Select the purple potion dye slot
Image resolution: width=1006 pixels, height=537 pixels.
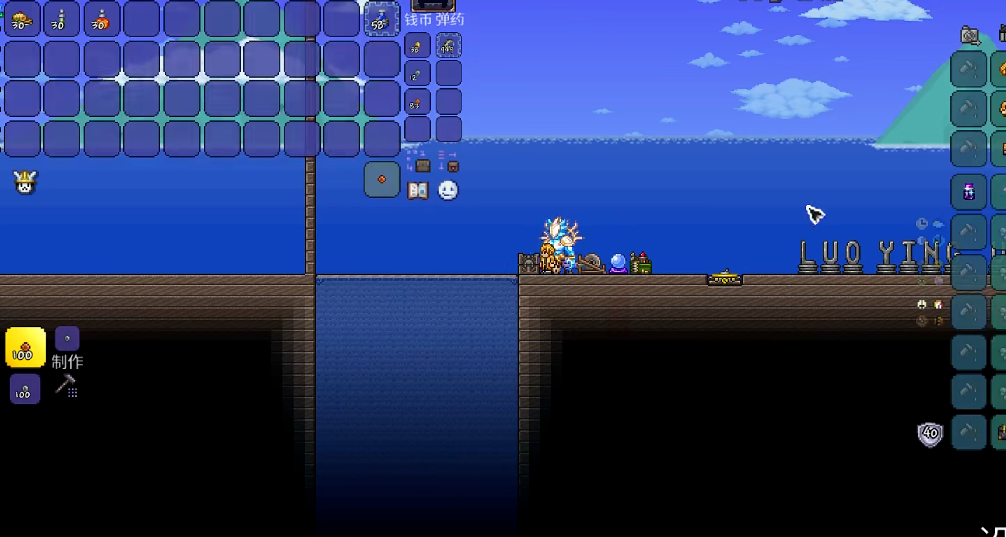point(968,191)
